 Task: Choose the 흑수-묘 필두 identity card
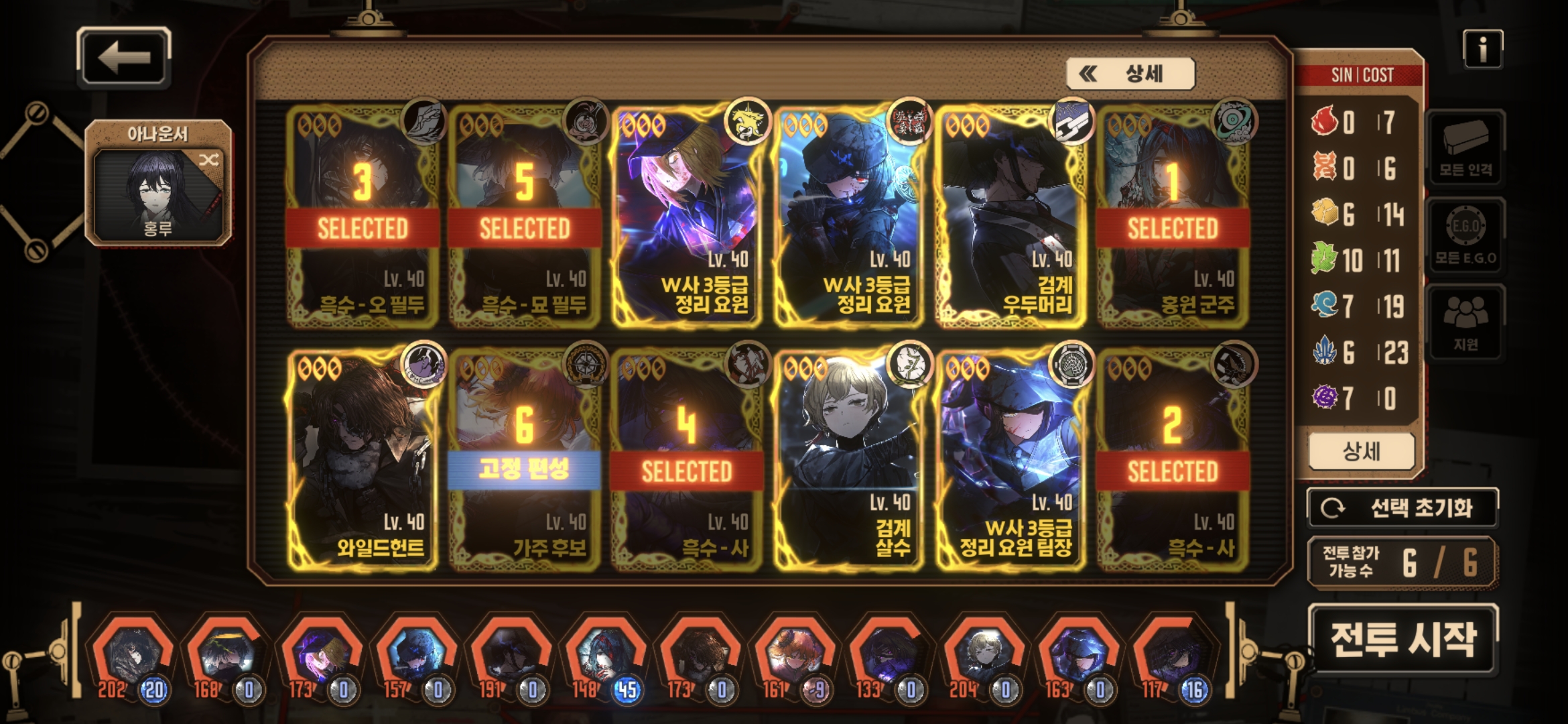coord(525,216)
